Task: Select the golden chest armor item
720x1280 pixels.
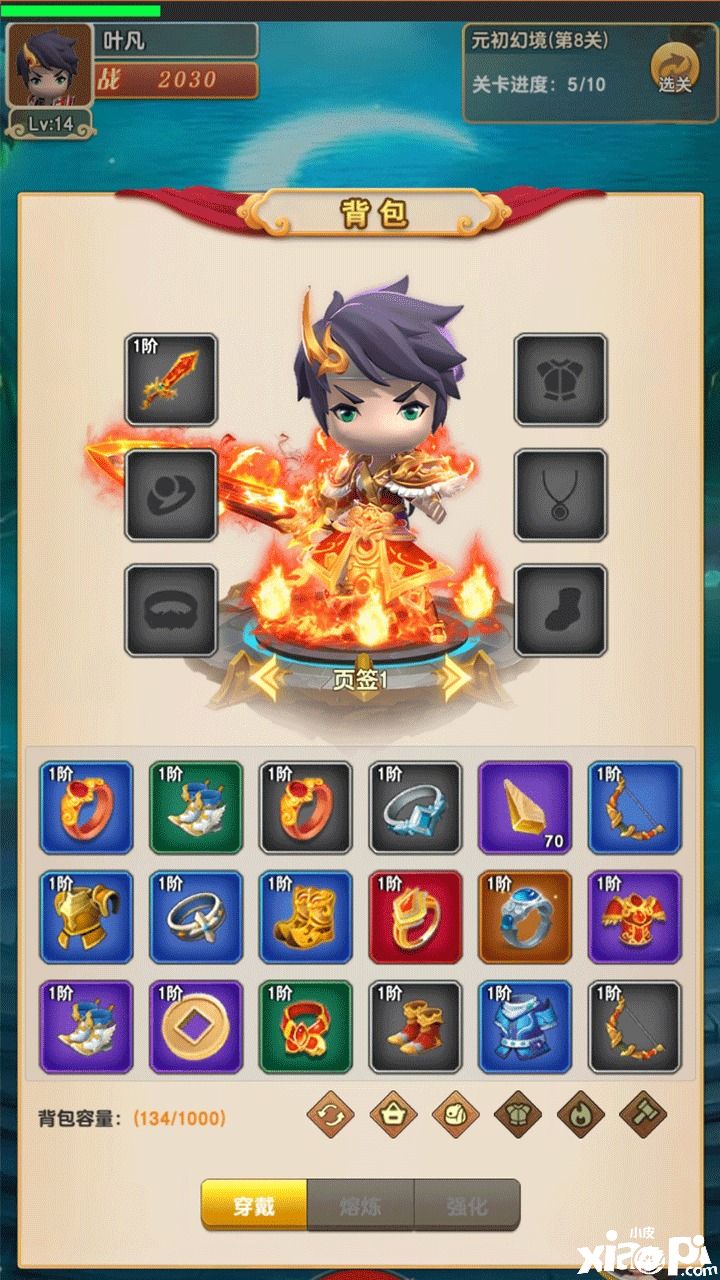Action: [86, 917]
